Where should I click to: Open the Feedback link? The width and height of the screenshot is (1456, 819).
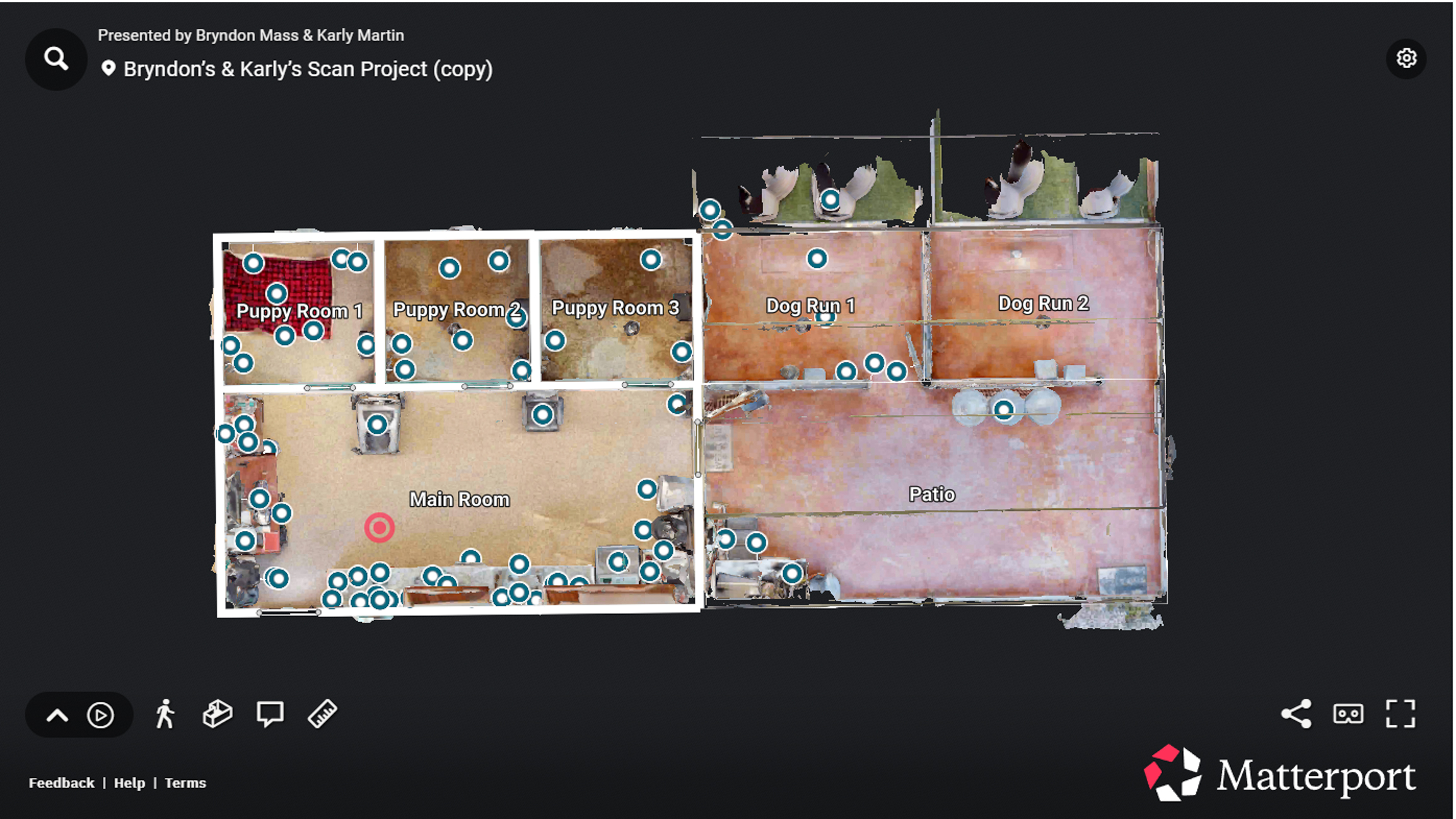click(61, 782)
